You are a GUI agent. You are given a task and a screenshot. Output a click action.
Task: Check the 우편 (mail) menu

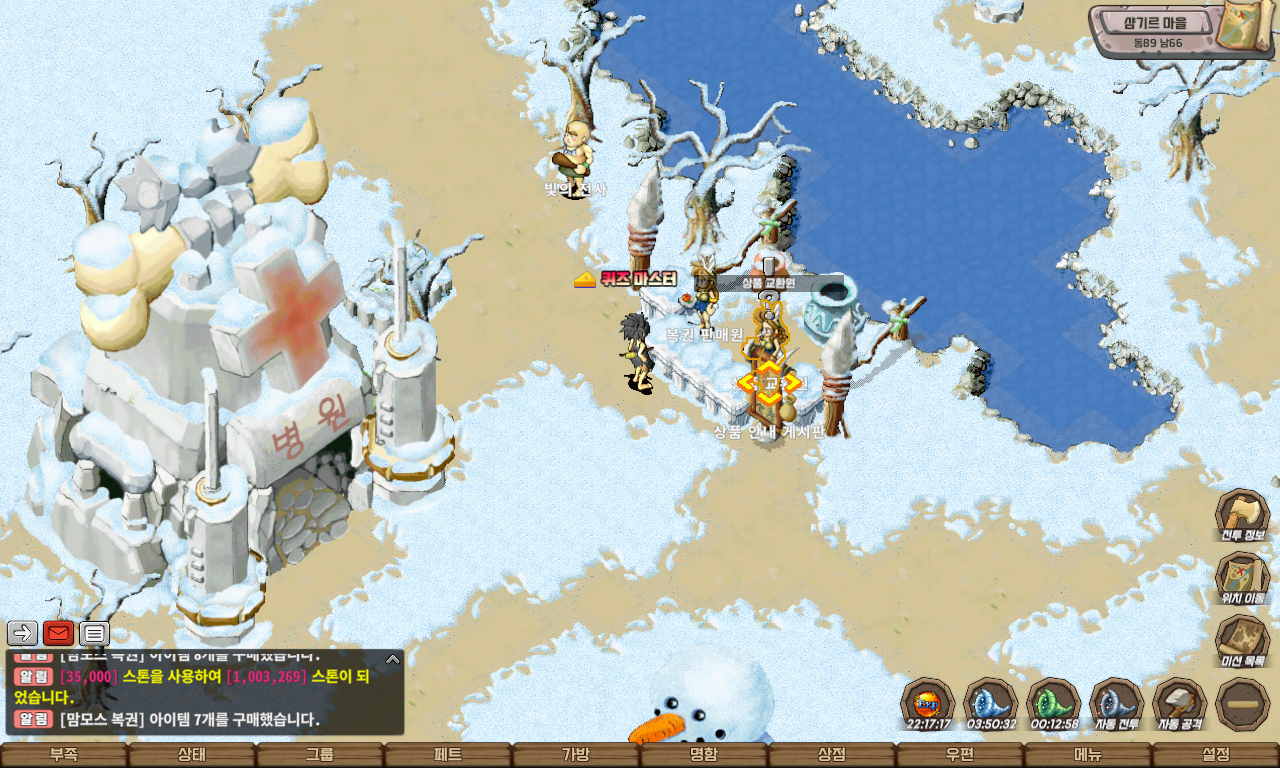tap(960, 755)
